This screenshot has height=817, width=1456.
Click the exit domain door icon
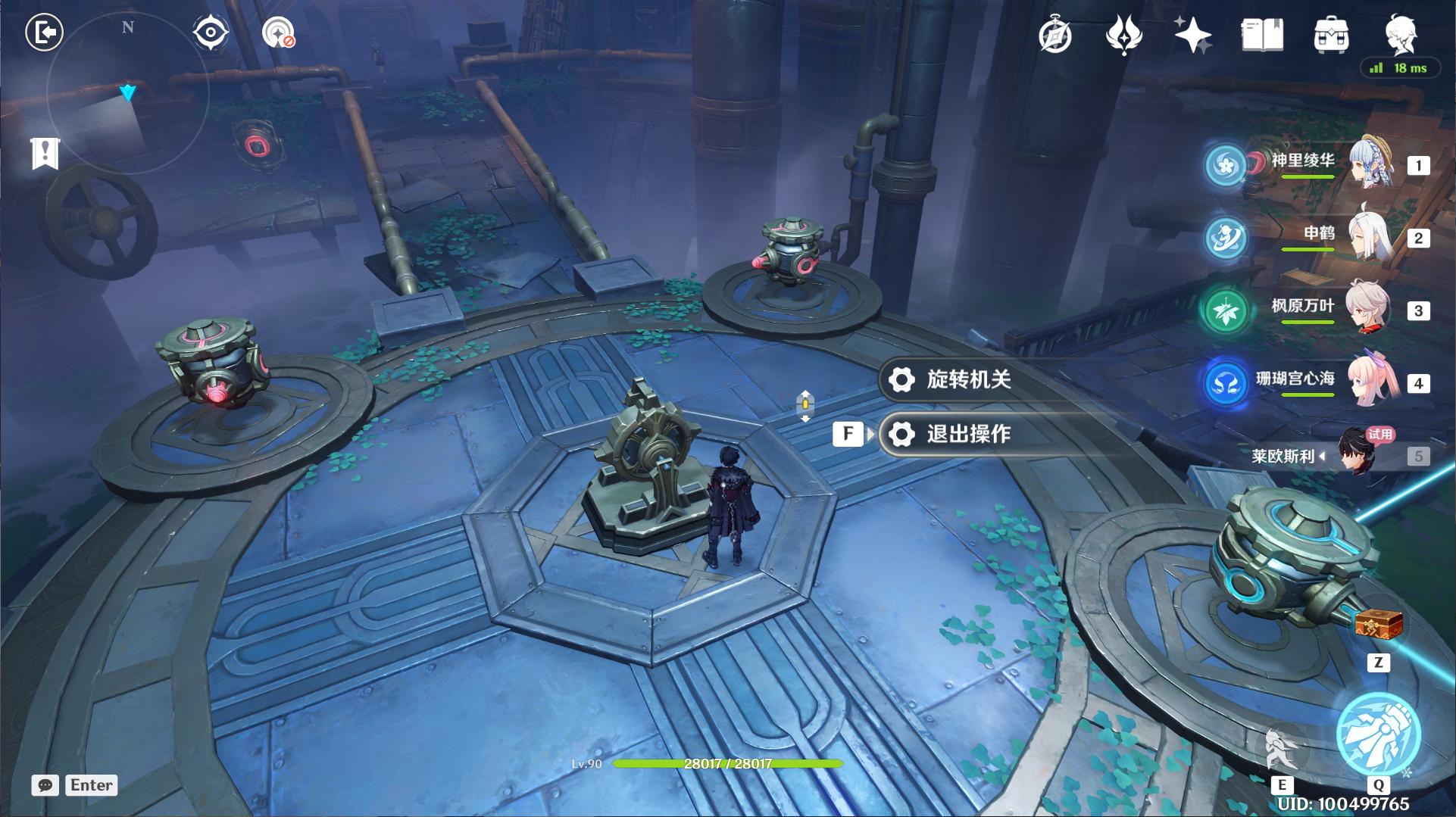(x=45, y=33)
